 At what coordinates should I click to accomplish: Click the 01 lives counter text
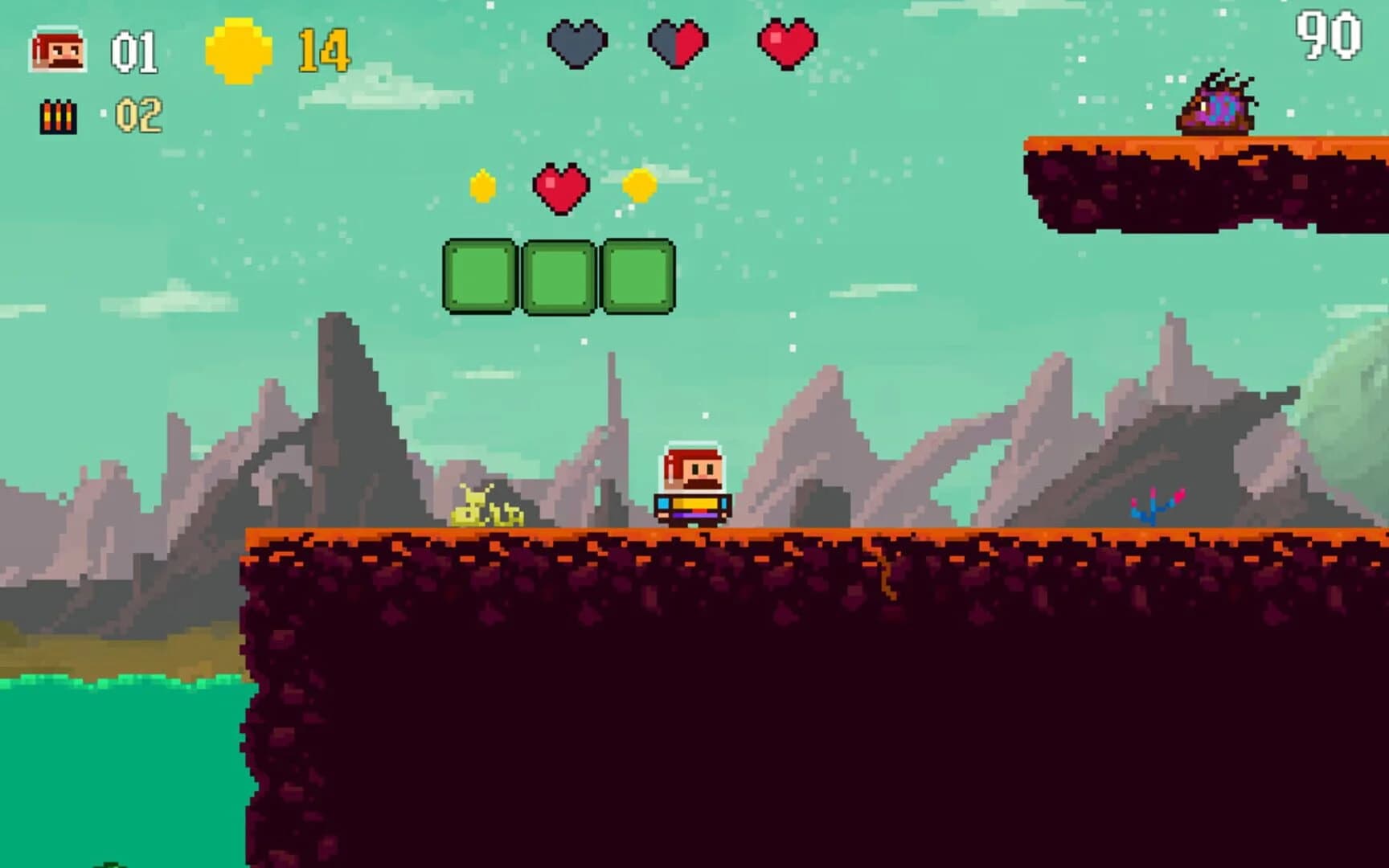pyautogui.click(x=133, y=52)
